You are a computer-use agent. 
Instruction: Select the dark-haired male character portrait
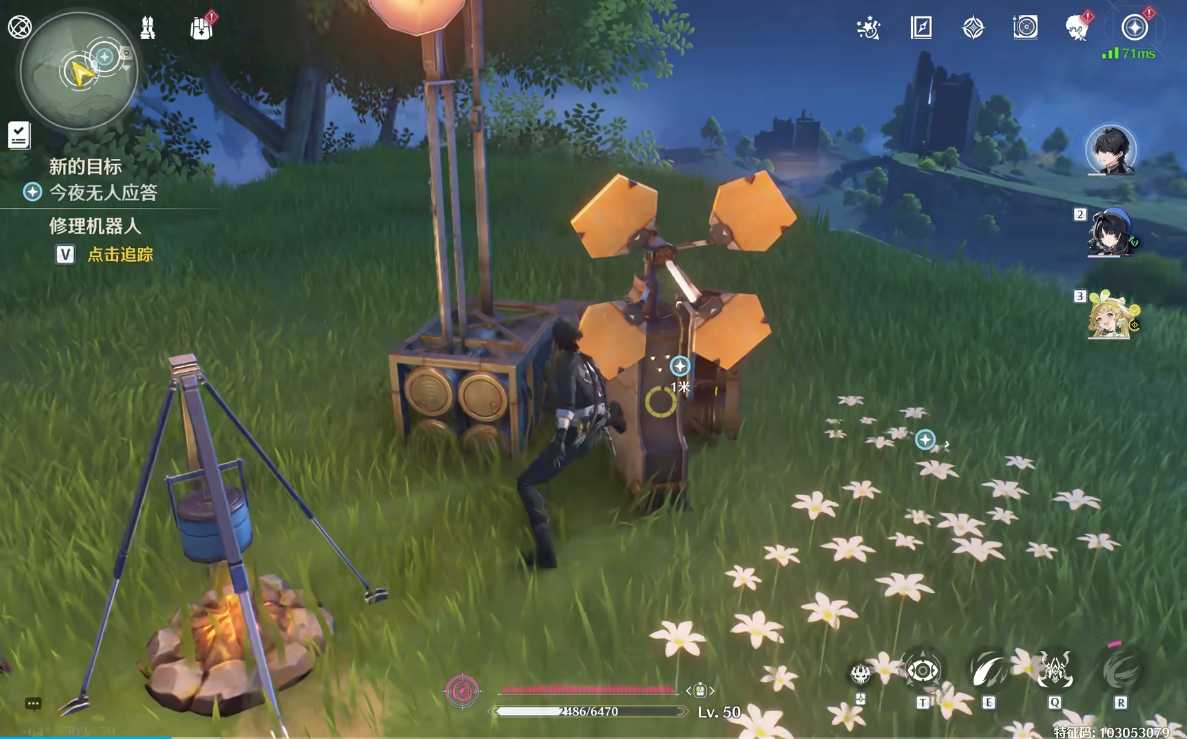click(x=1110, y=150)
